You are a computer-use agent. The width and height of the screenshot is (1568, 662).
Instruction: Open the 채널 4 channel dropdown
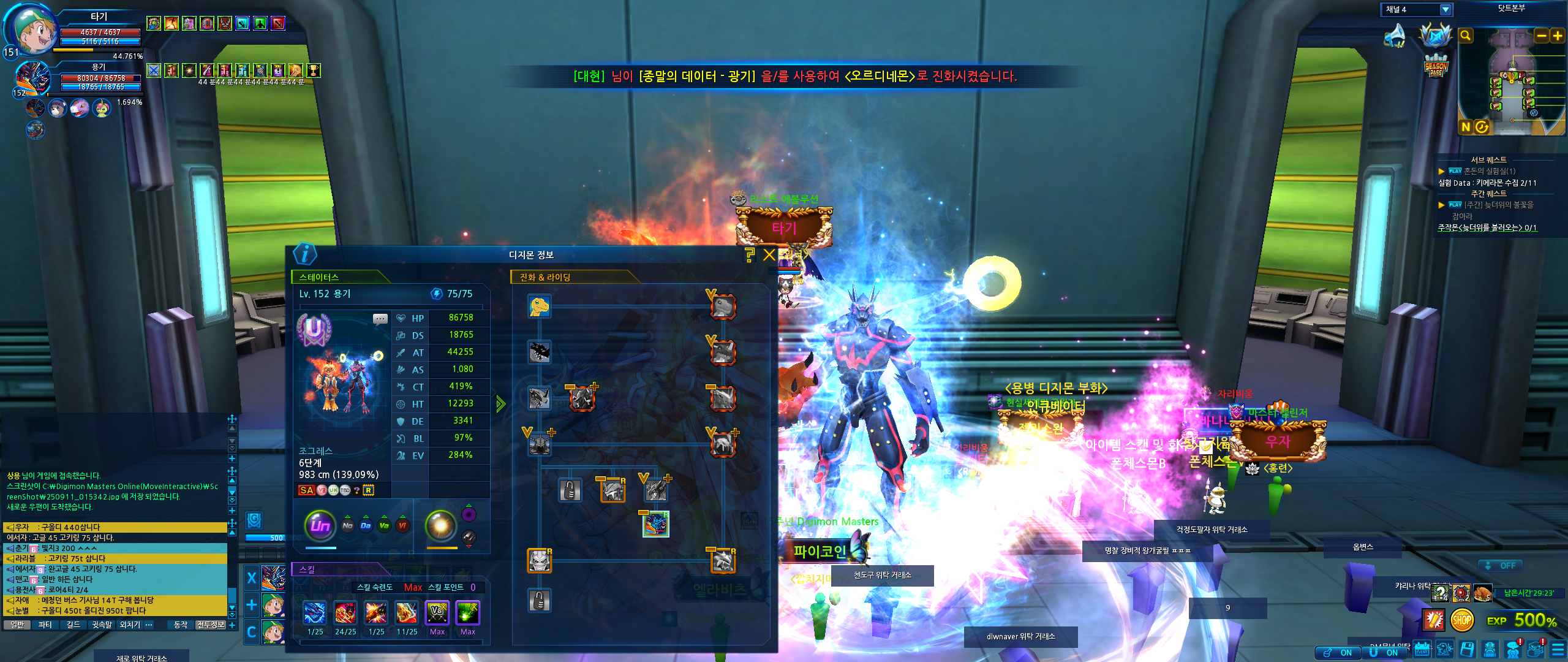(x=1445, y=10)
